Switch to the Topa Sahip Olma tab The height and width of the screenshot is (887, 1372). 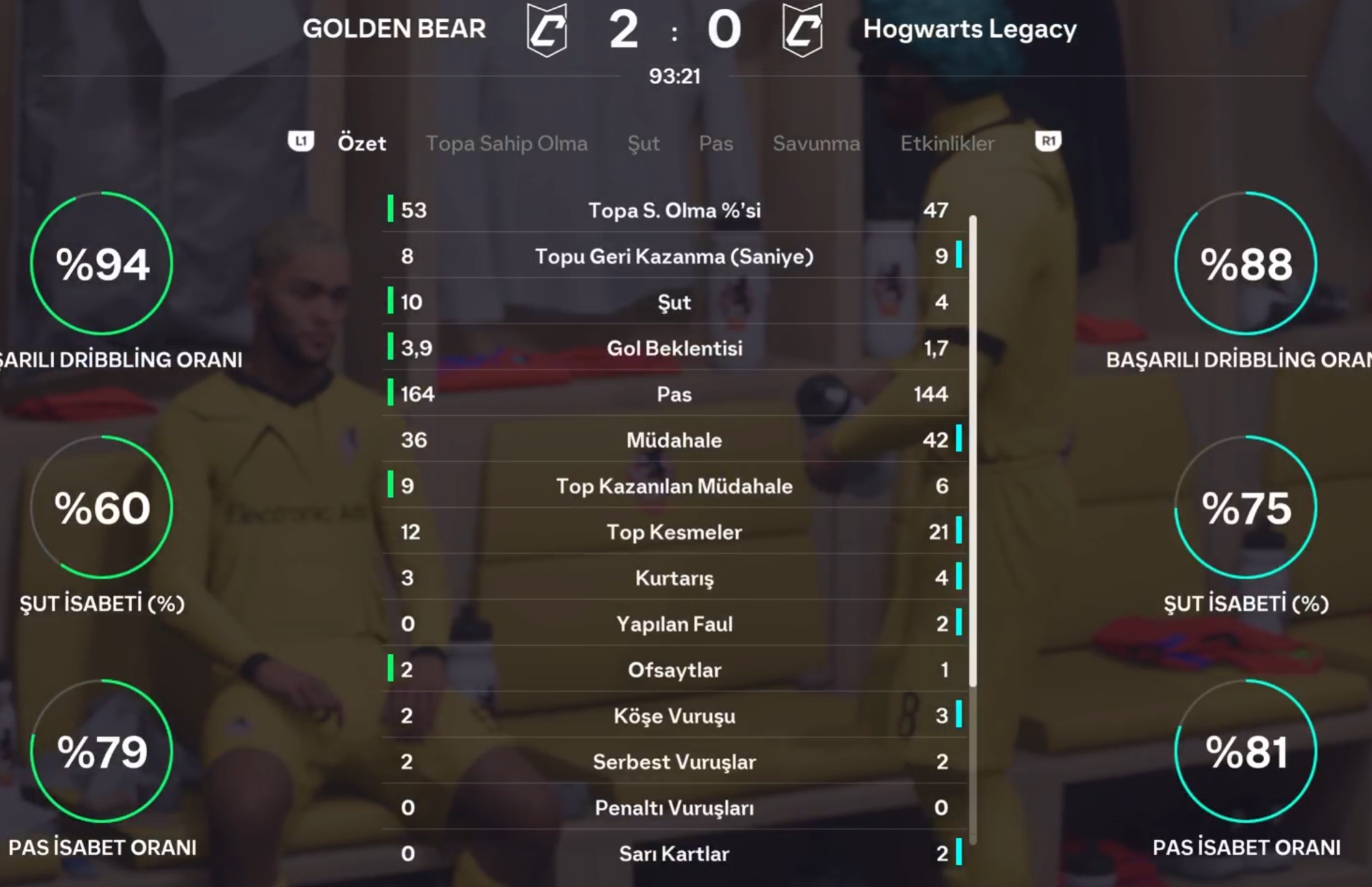pyautogui.click(x=506, y=143)
